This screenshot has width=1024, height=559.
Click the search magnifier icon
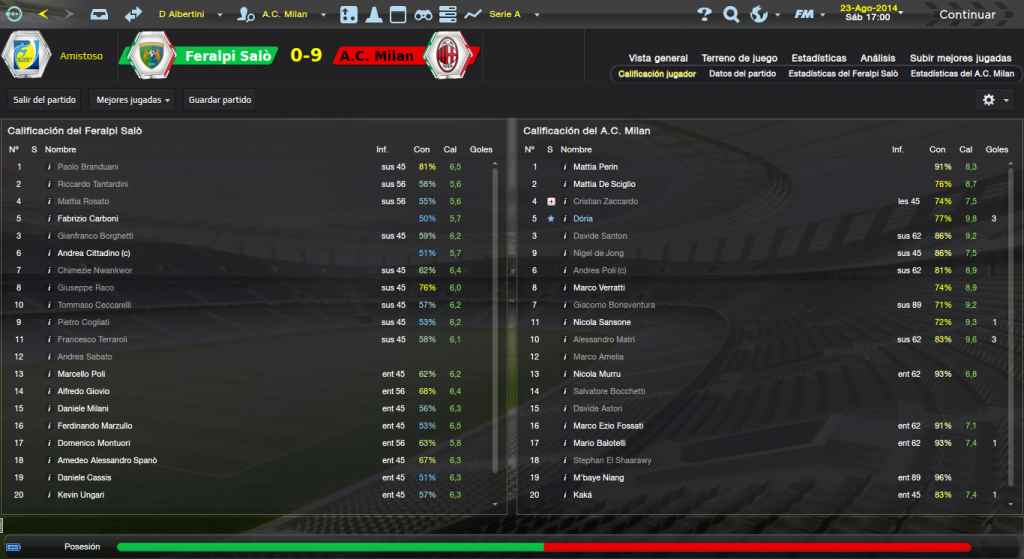pyautogui.click(x=731, y=15)
